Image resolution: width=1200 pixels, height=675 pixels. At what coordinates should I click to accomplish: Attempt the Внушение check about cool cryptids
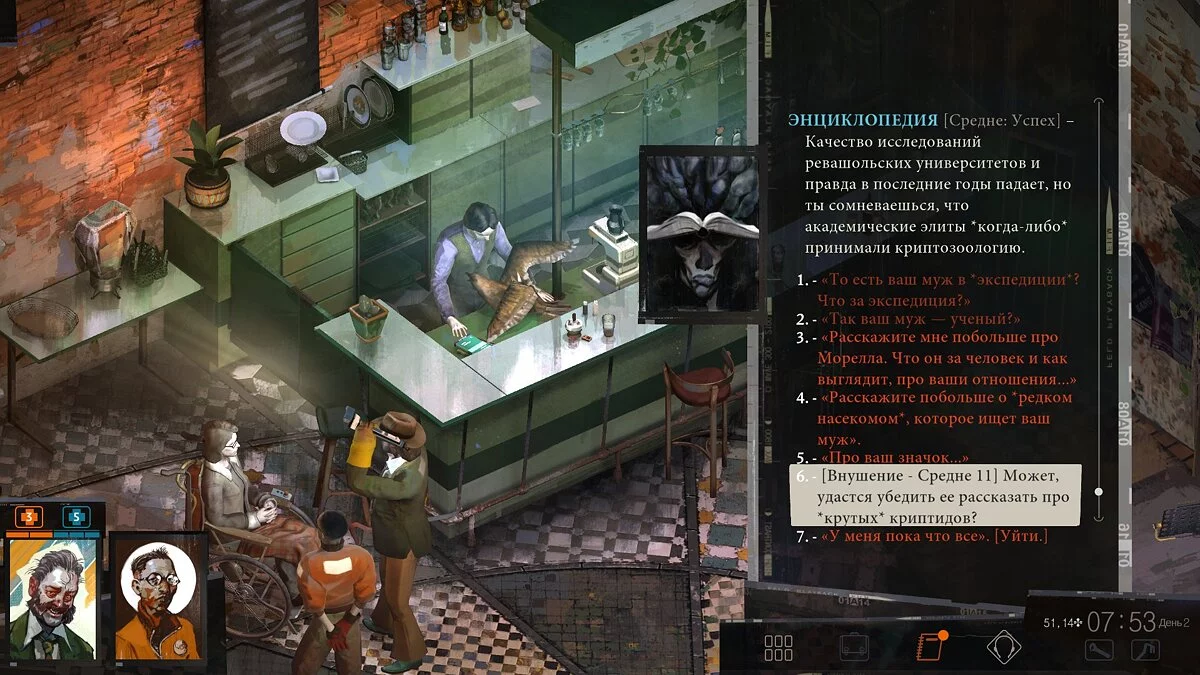pos(935,496)
